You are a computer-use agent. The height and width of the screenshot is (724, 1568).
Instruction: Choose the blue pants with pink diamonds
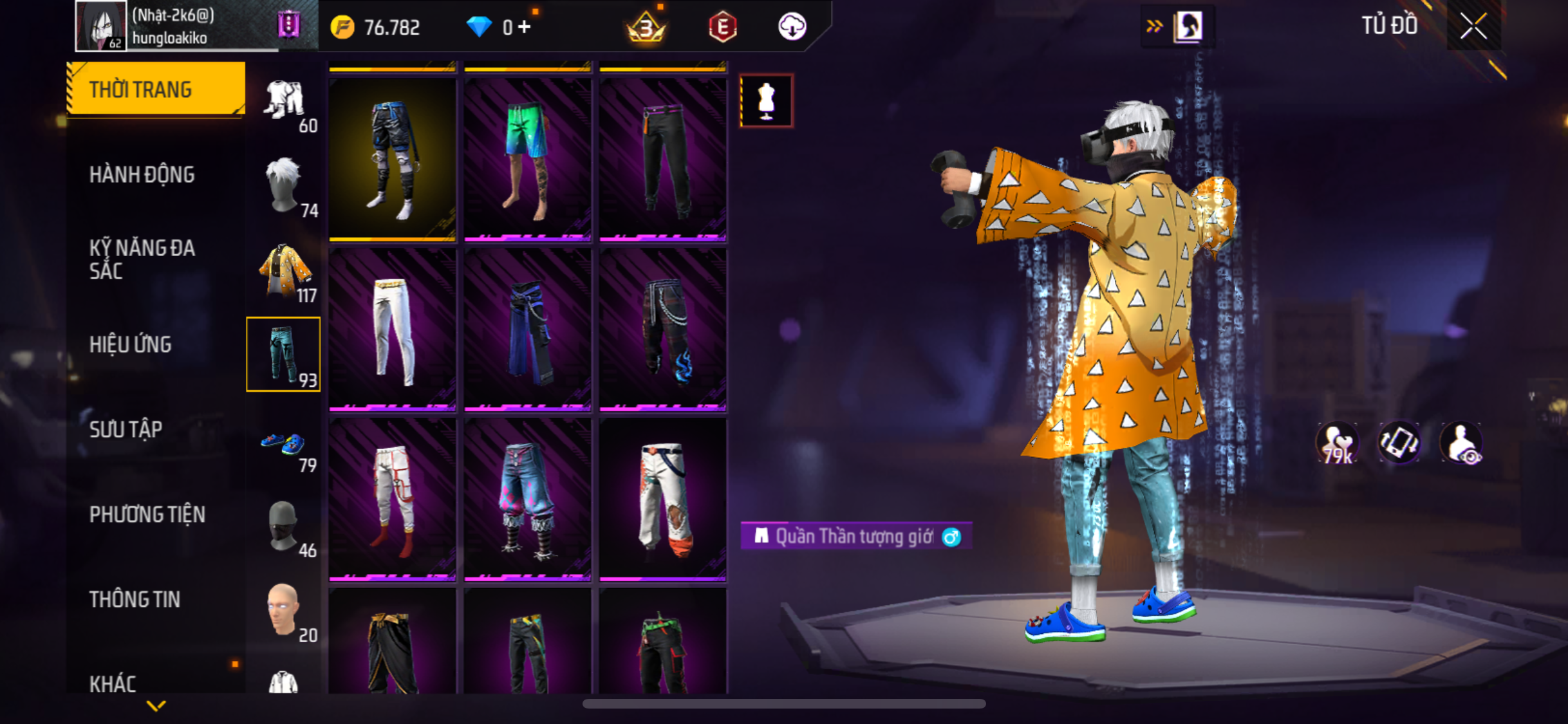coord(527,499)
